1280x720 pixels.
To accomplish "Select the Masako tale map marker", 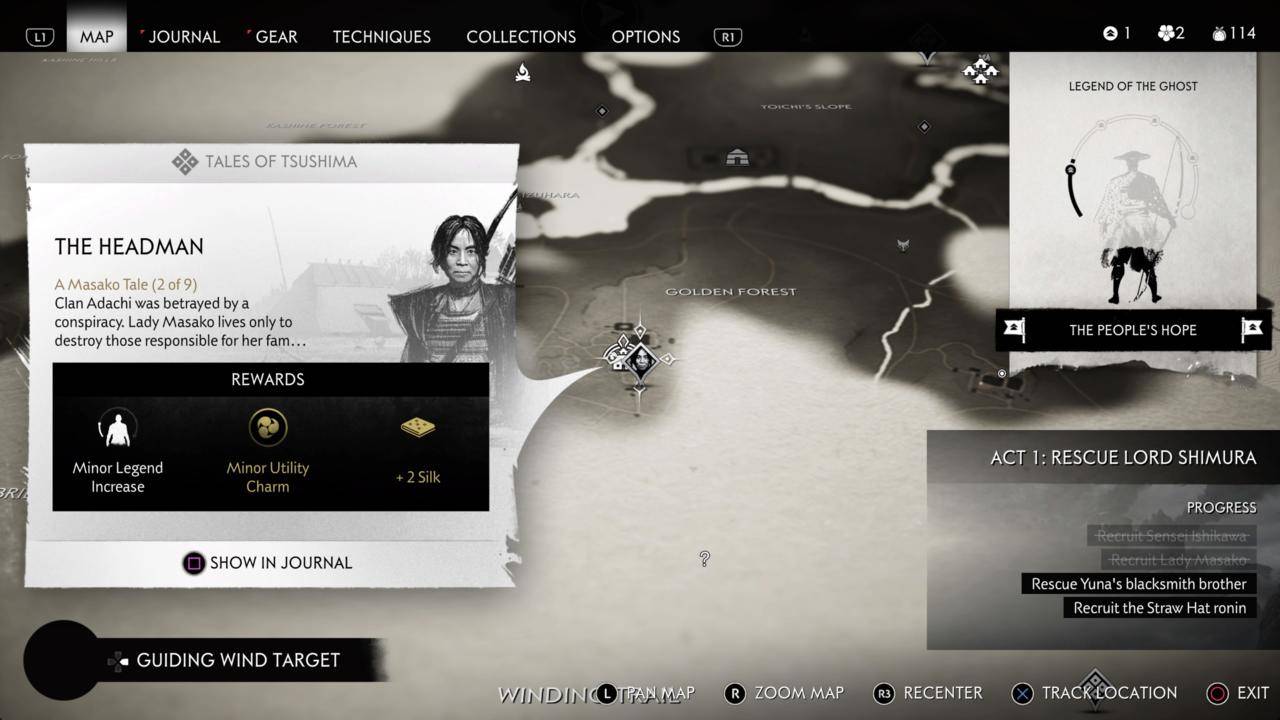I will point(640,358).
